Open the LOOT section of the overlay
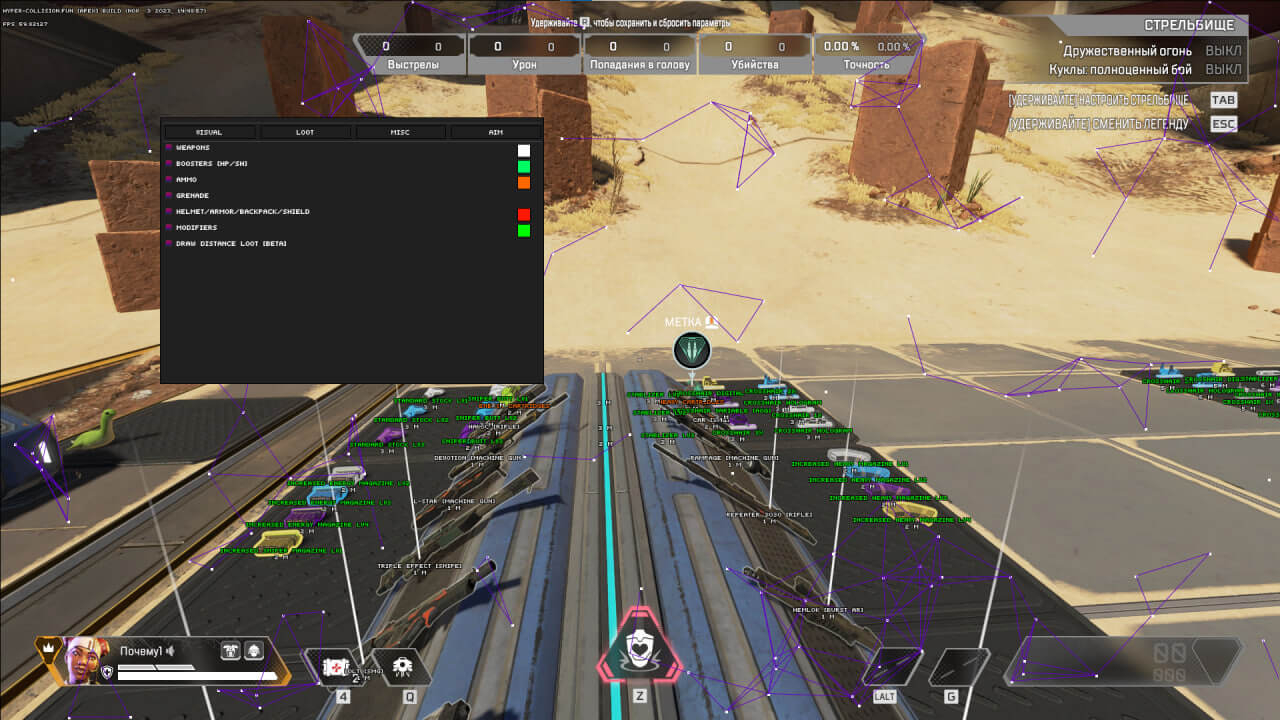Viewport: 1280px width, 720px height. coord(304,131)
